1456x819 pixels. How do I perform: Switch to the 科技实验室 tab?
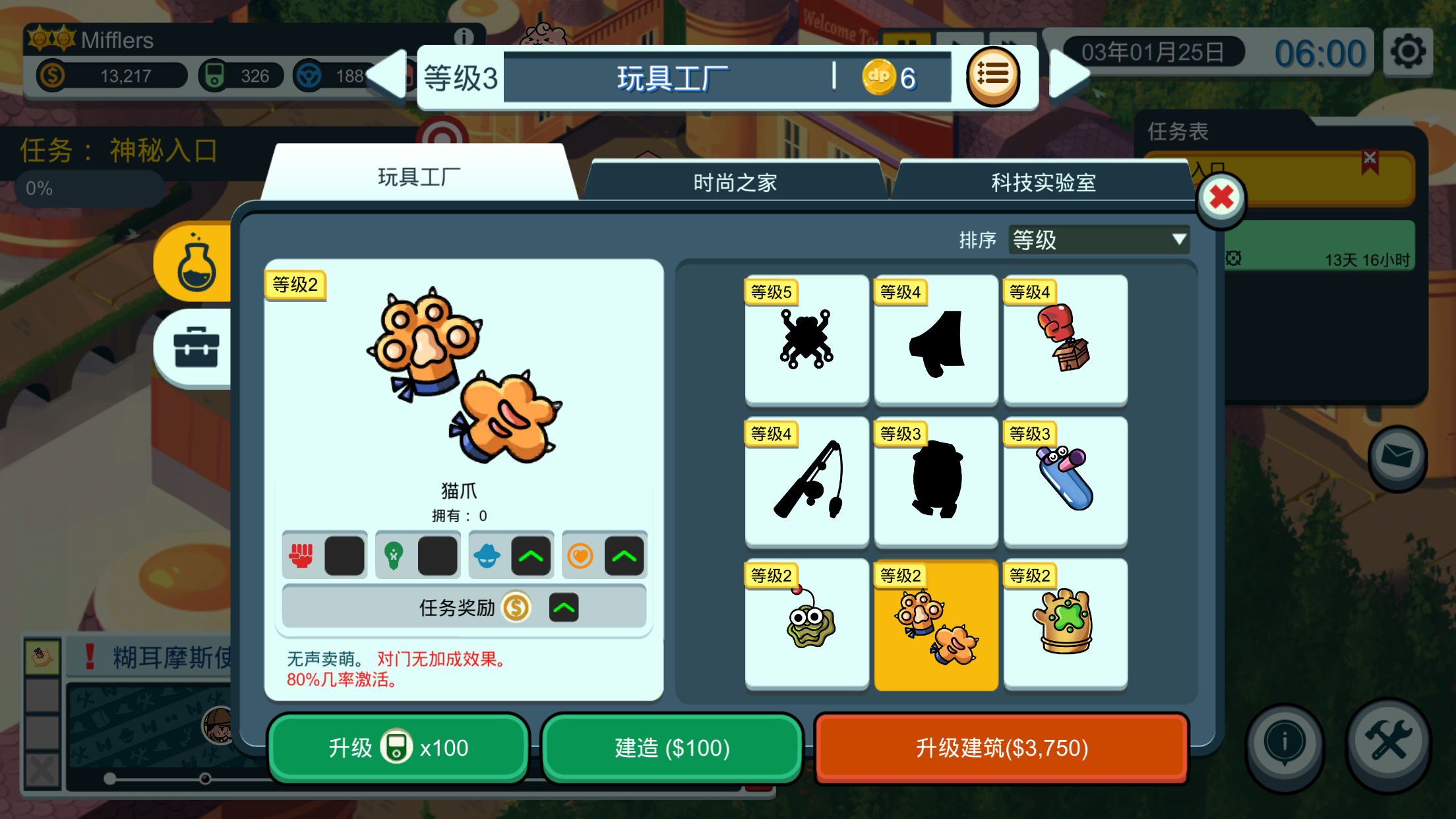coord(1042,182)
